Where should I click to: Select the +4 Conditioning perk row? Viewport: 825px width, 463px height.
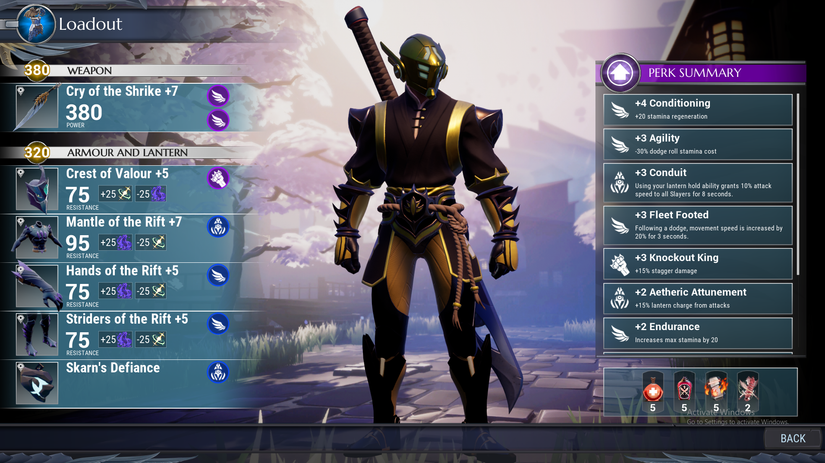coord(699,109)
